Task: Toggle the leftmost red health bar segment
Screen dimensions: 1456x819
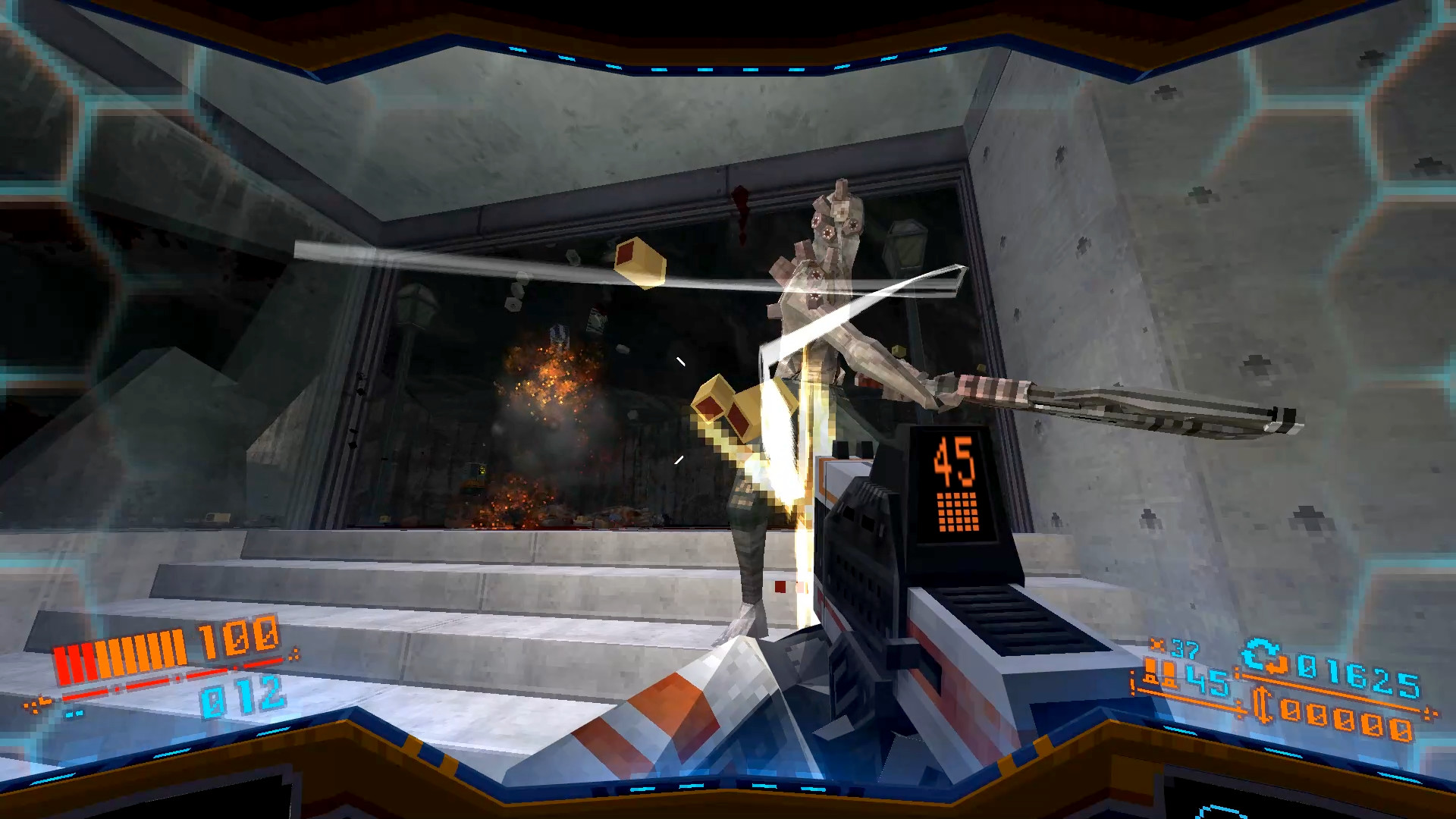Action: (62, 665)
